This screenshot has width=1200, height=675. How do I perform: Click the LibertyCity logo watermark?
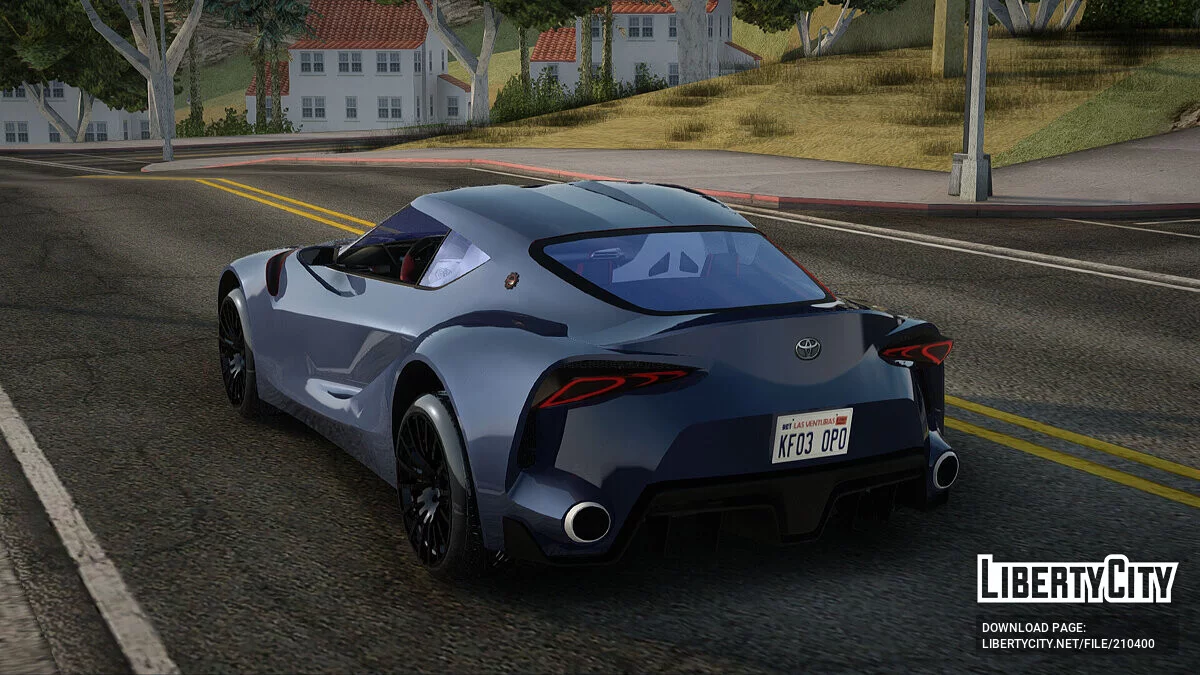pos(1077,579)
